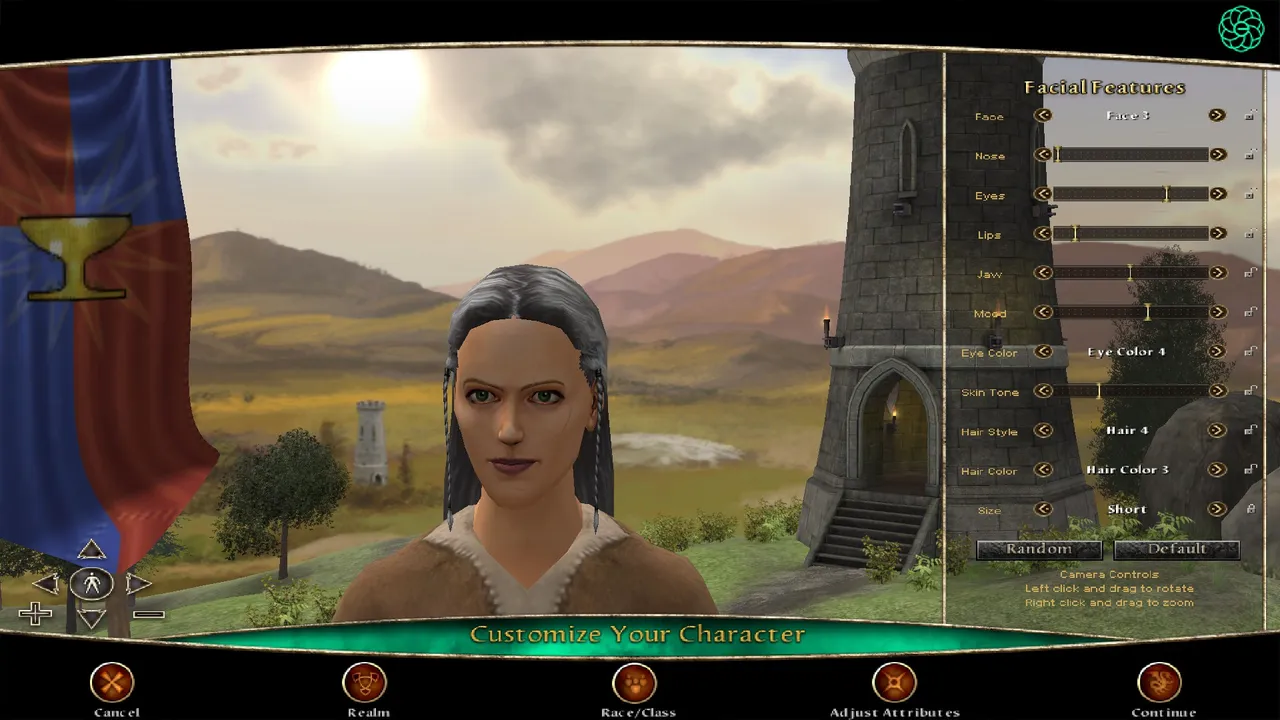Lock the Eye Color setting with its padlock
The image size is (1280, 720).
pos(1250,352)
